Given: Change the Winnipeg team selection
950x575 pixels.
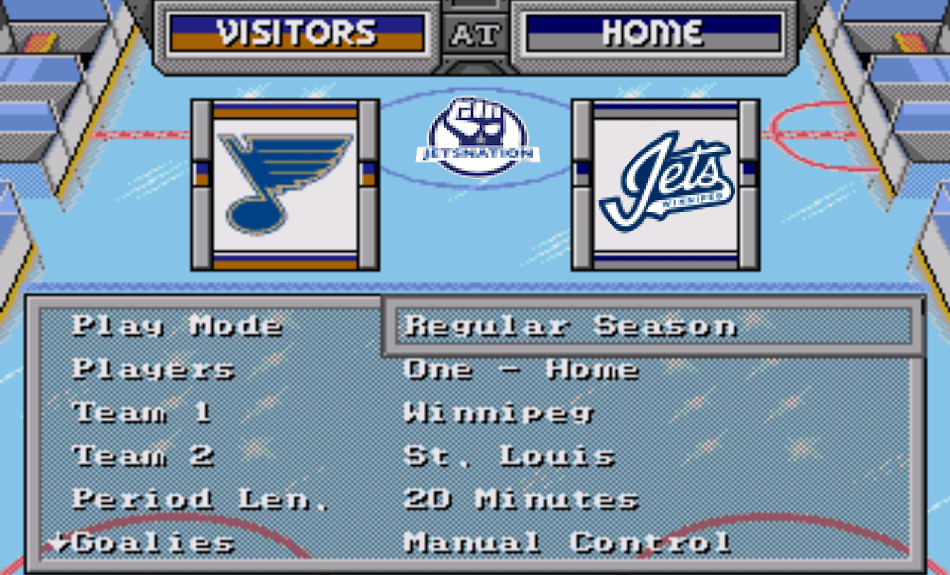Looking at the screenshot, I should click(498, 412).
